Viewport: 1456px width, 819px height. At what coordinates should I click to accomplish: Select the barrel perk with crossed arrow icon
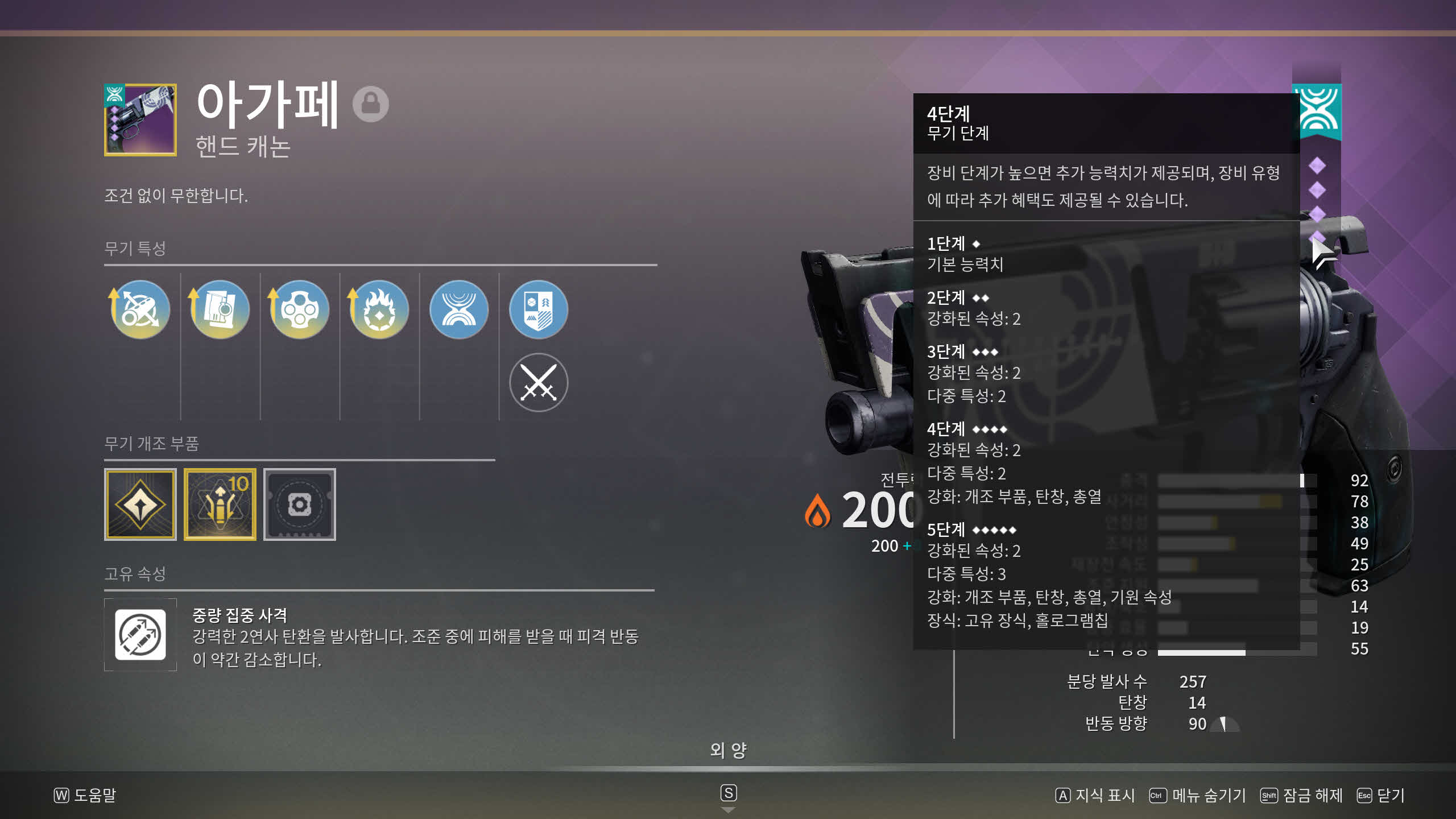(x=140, y=309)
